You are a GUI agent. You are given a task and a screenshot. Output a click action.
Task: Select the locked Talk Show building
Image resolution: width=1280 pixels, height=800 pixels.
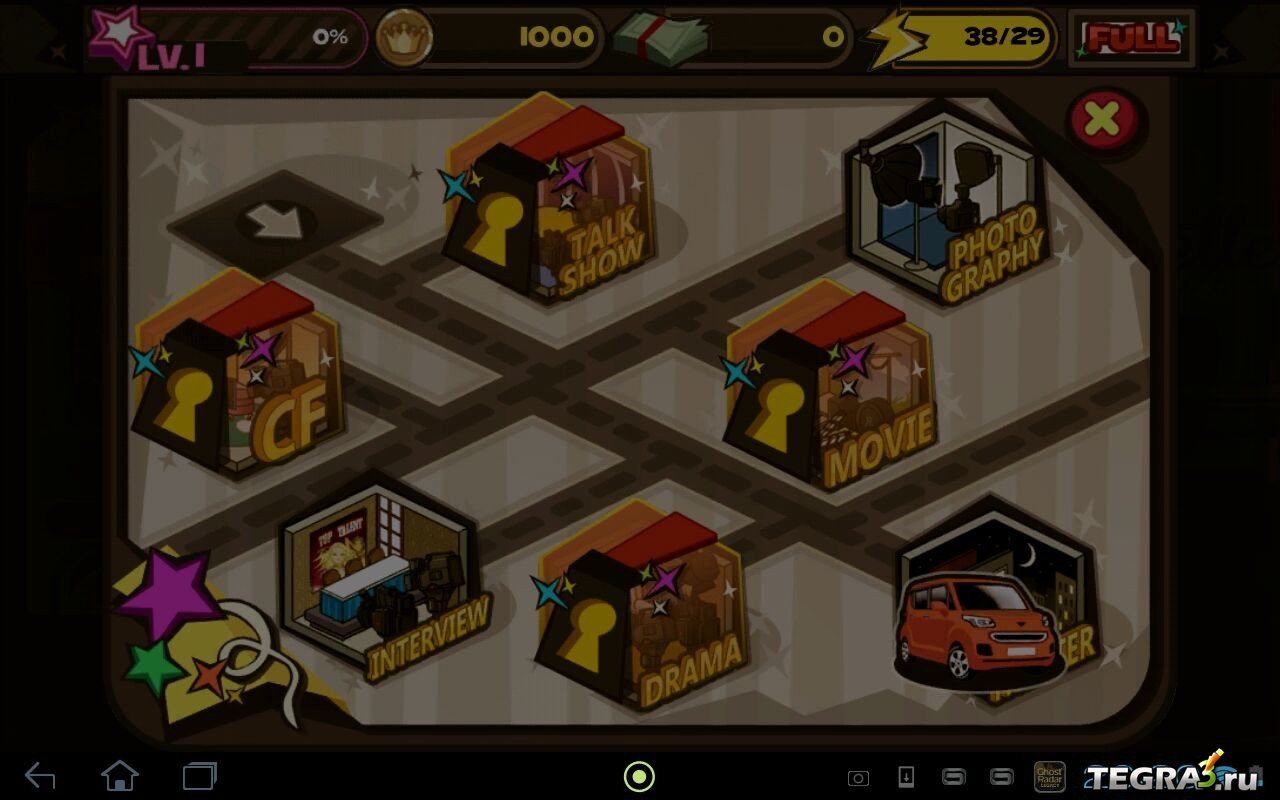coord(550,205)
